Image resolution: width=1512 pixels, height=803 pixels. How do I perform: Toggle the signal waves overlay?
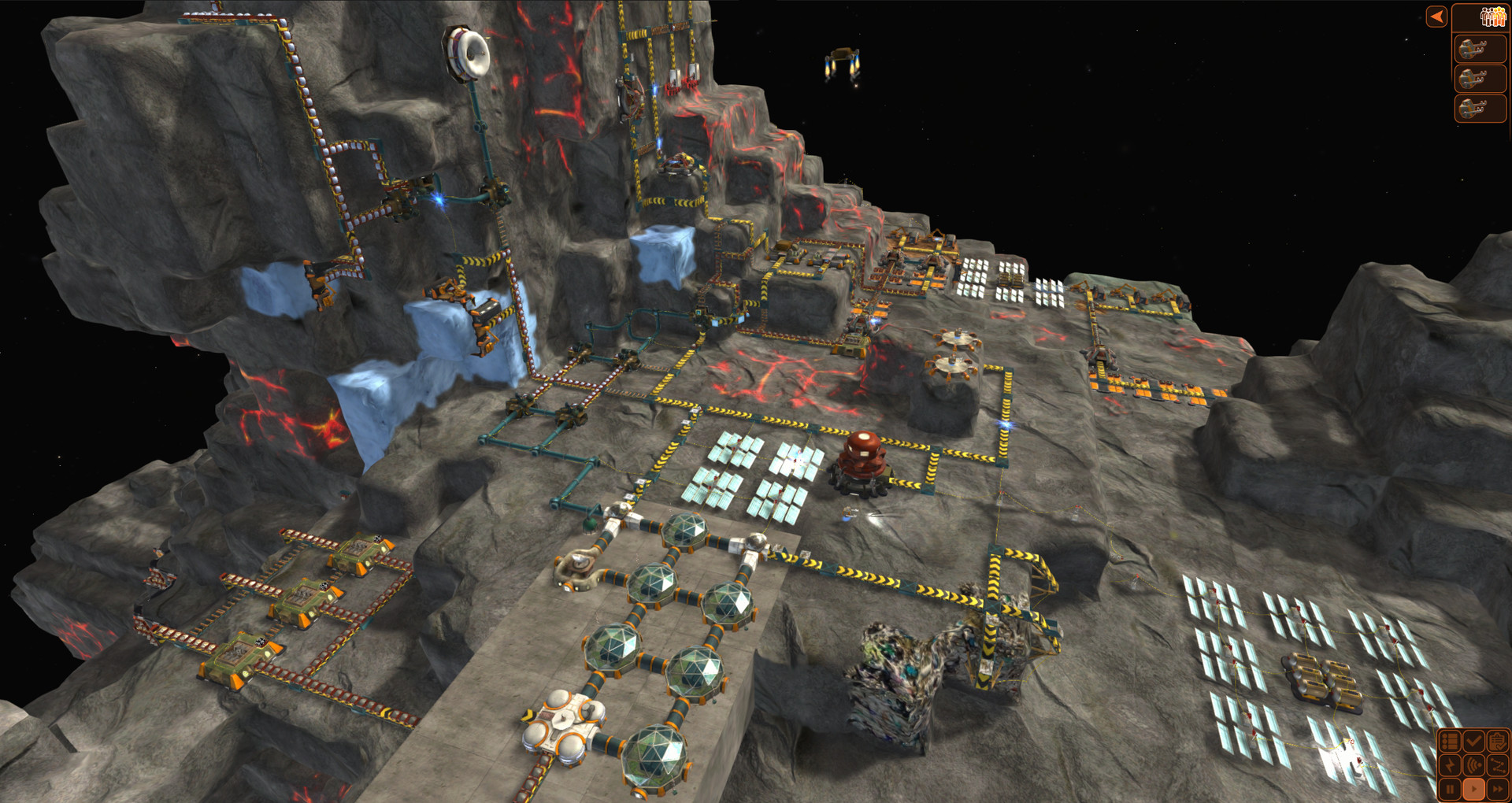click(1473, 765)
